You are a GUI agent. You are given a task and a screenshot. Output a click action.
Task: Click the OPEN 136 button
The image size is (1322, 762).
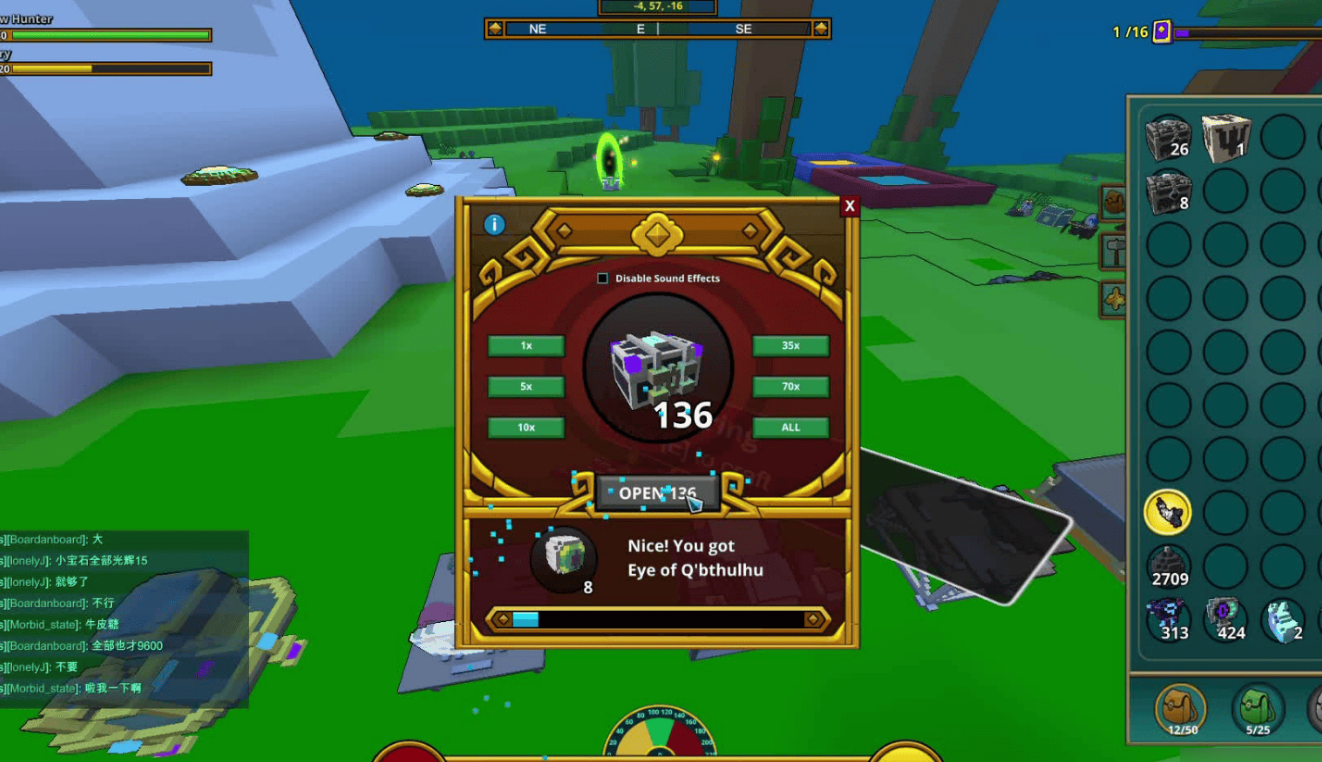pyautogui.click(x=657, y=493)
